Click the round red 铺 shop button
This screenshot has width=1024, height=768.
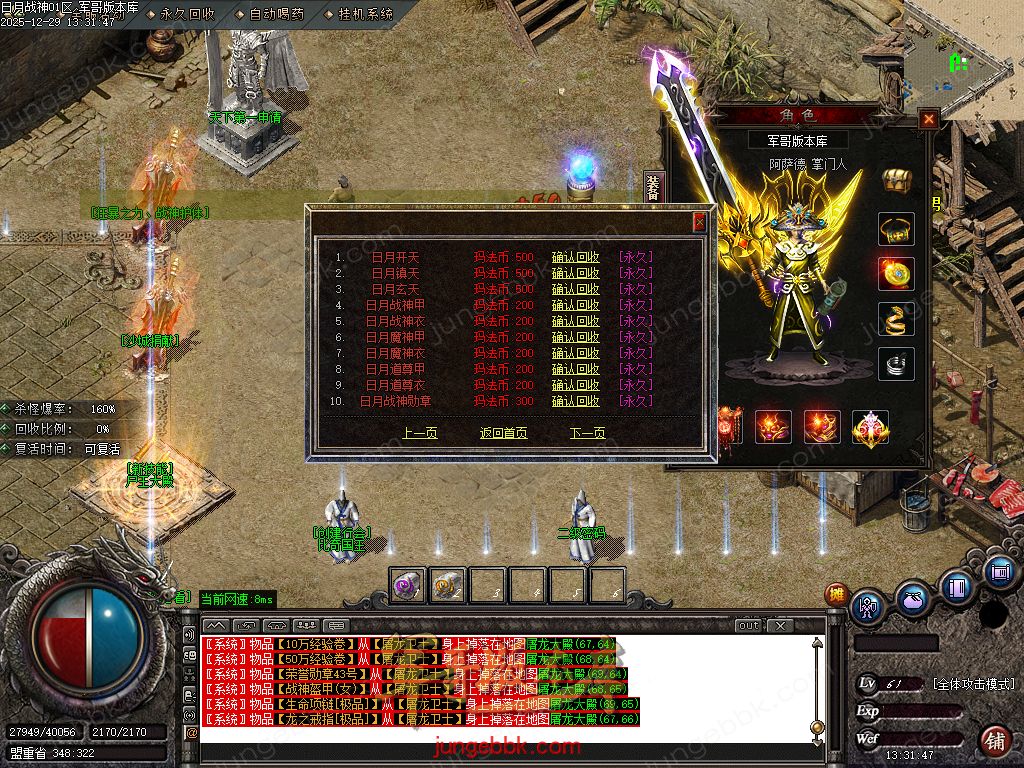[x=994, y=740]
